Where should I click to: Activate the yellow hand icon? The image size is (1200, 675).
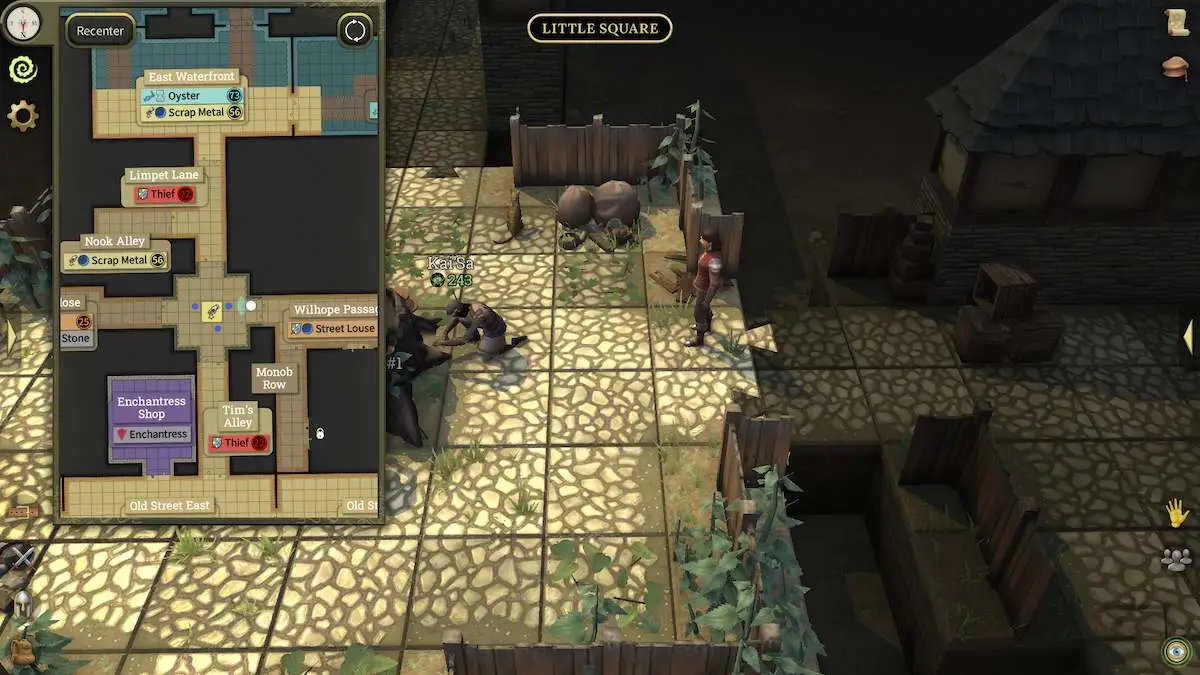tap(1177, 514)
